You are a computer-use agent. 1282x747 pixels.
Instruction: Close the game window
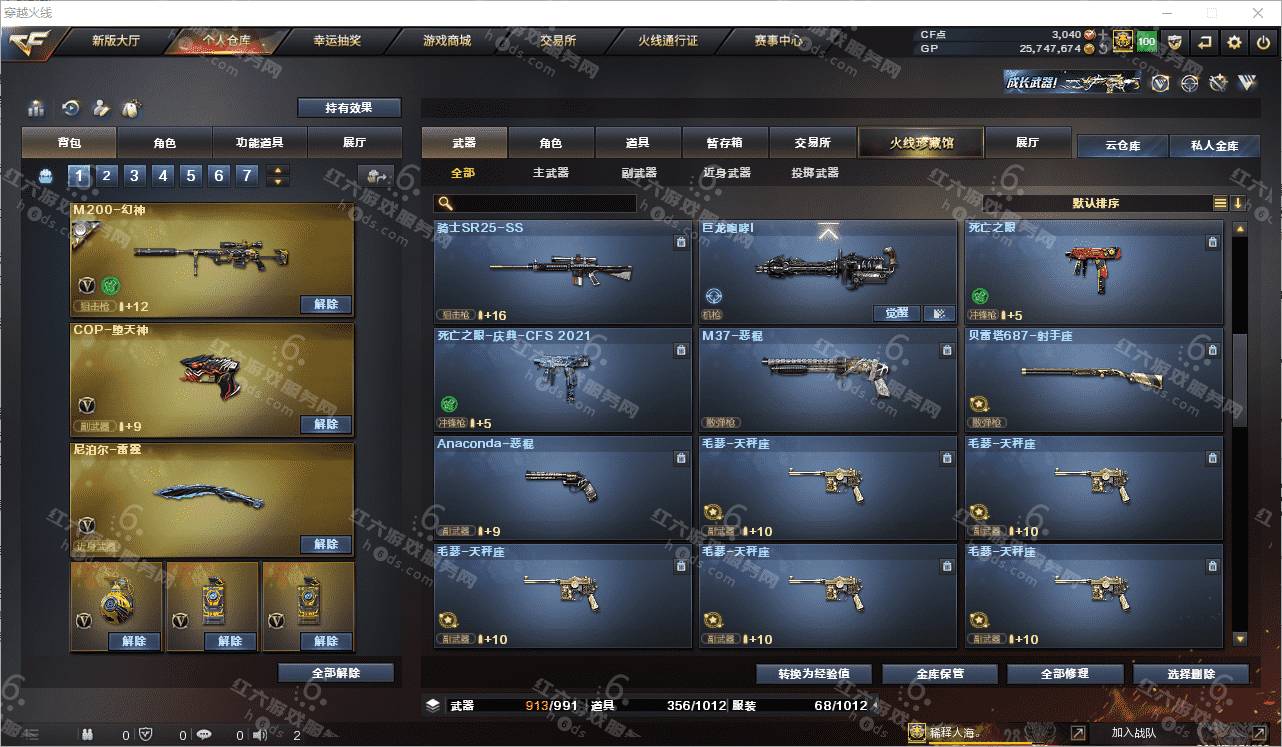[x=1256, y=13]
